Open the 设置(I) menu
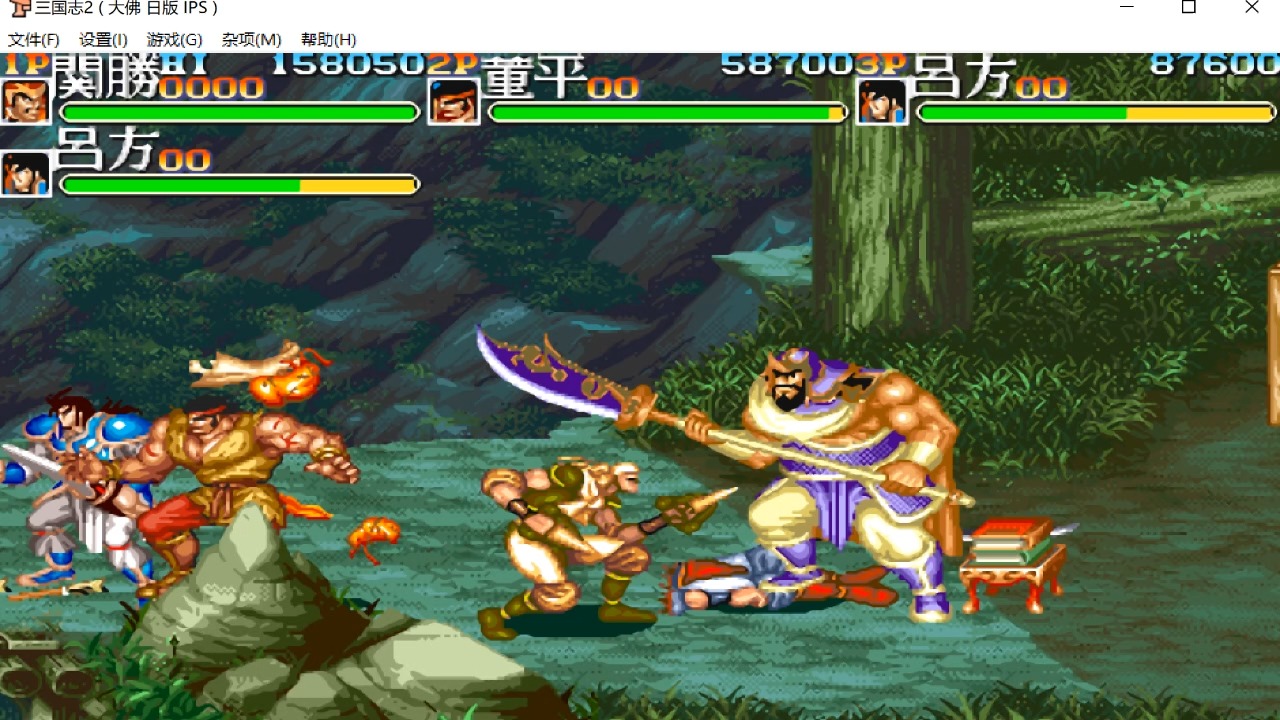The image size is (1280, 720). [x=103, y=40]
